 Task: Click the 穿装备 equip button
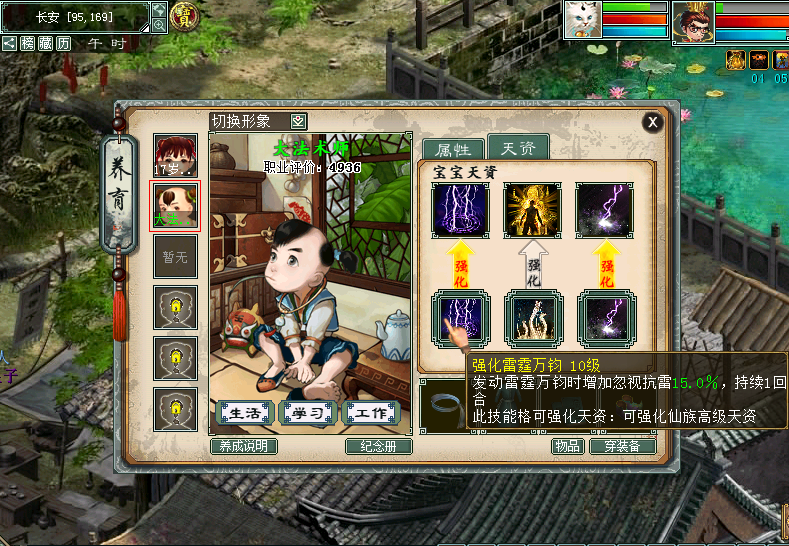622,446
